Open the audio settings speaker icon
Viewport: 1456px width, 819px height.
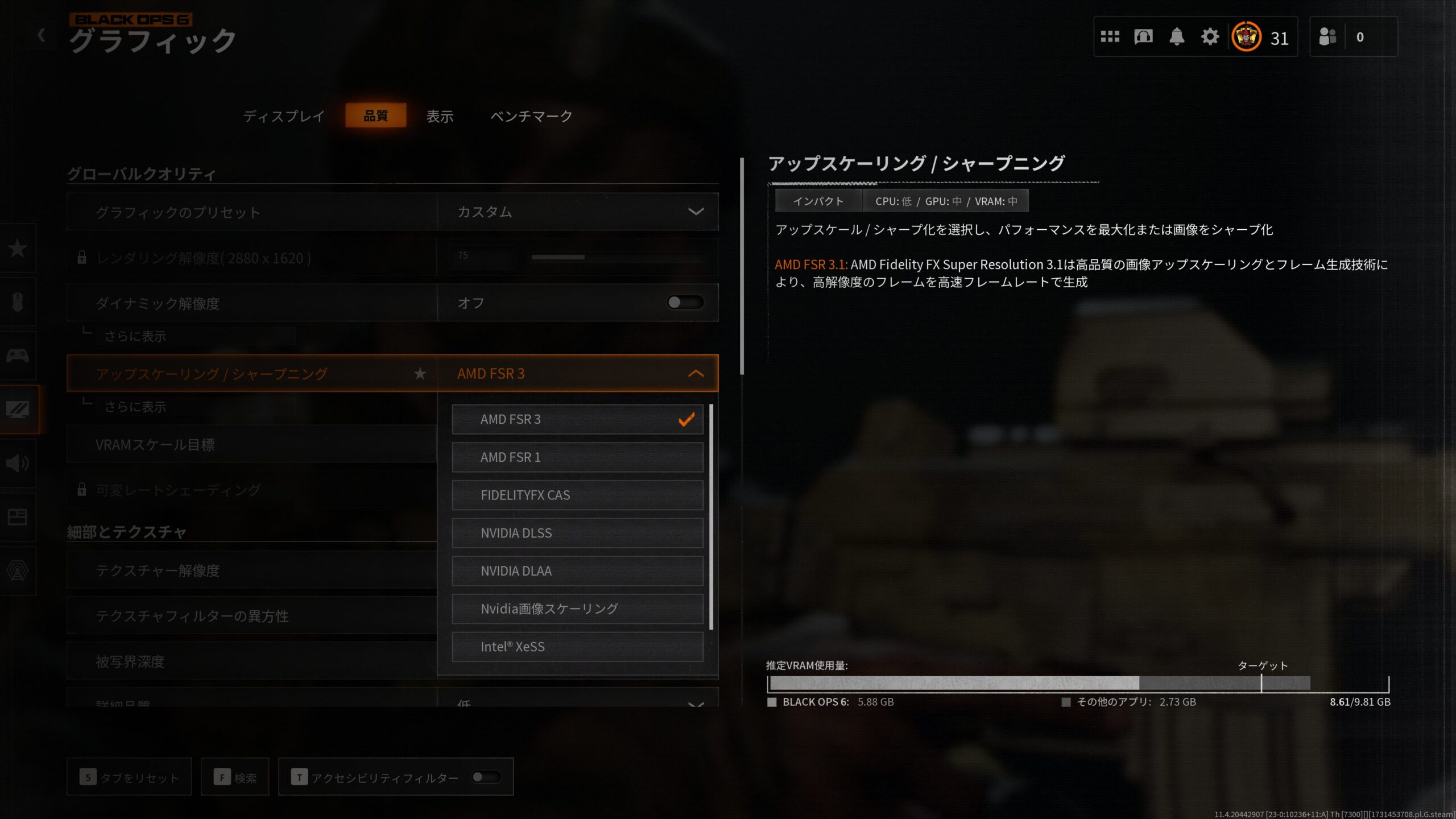(18, 463)
